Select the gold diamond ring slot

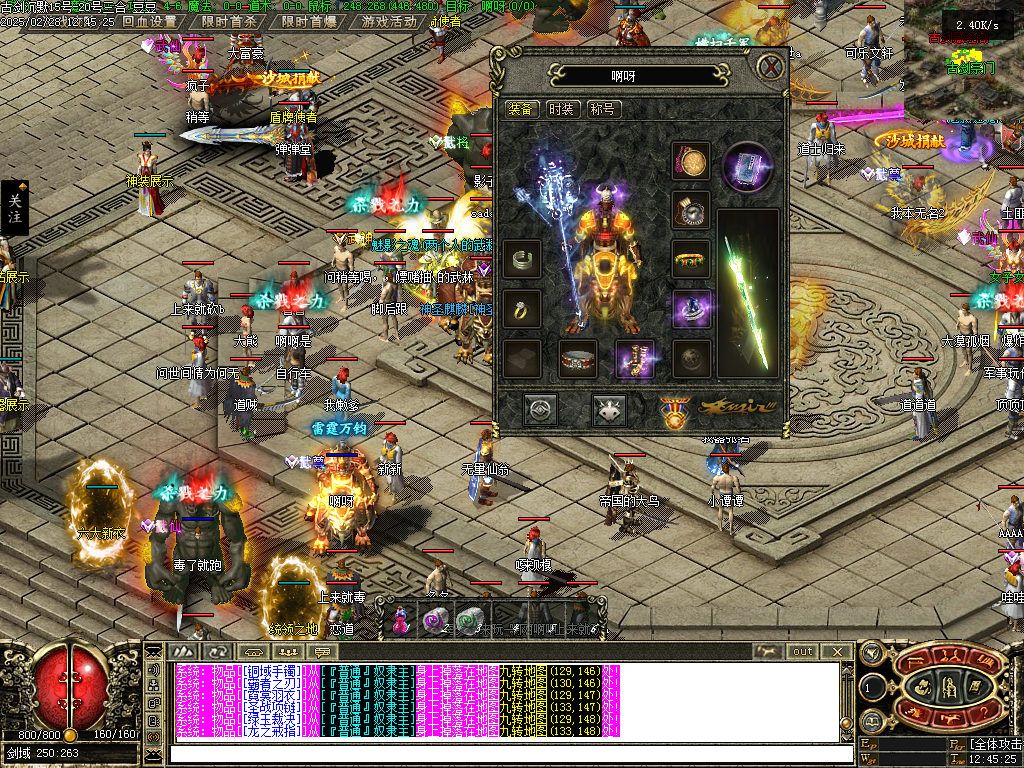[x=522, y=309]
